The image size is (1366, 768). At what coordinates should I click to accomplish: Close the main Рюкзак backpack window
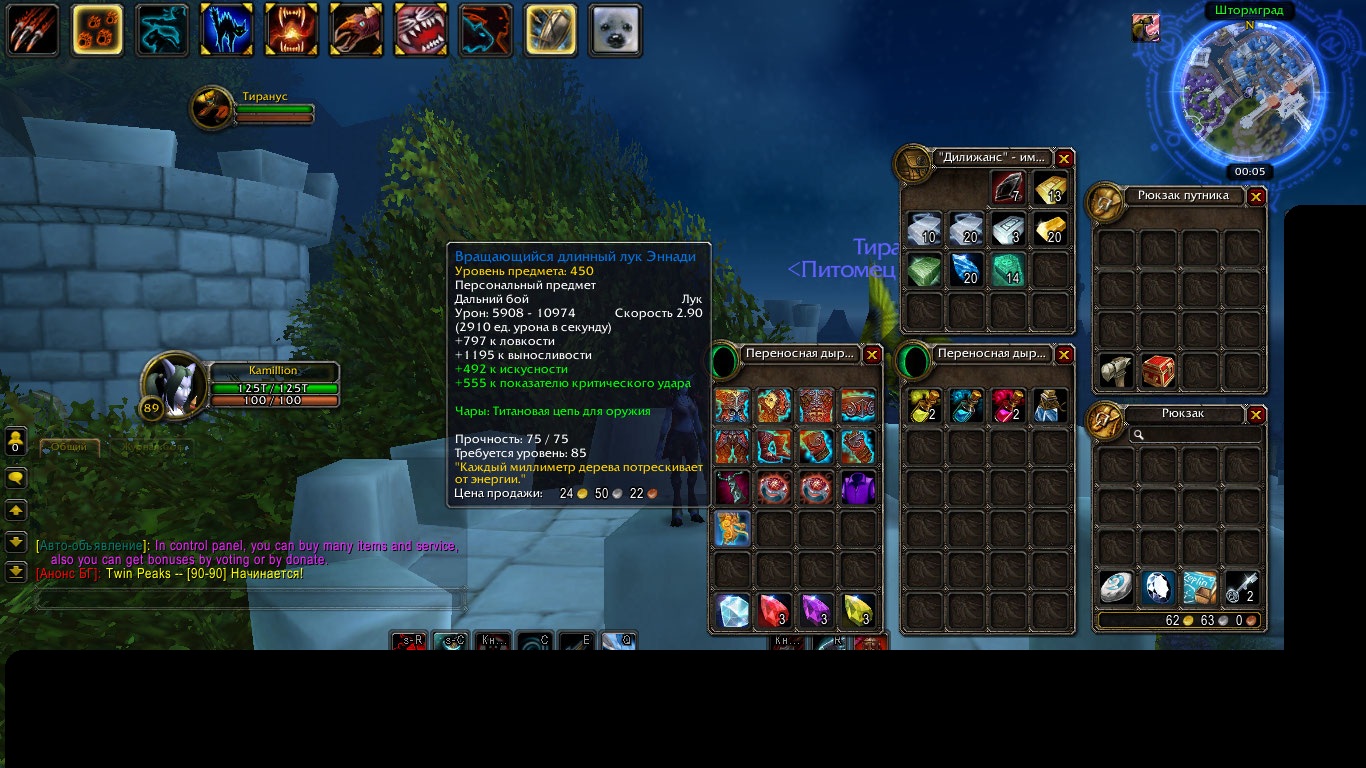(1256, 415)
